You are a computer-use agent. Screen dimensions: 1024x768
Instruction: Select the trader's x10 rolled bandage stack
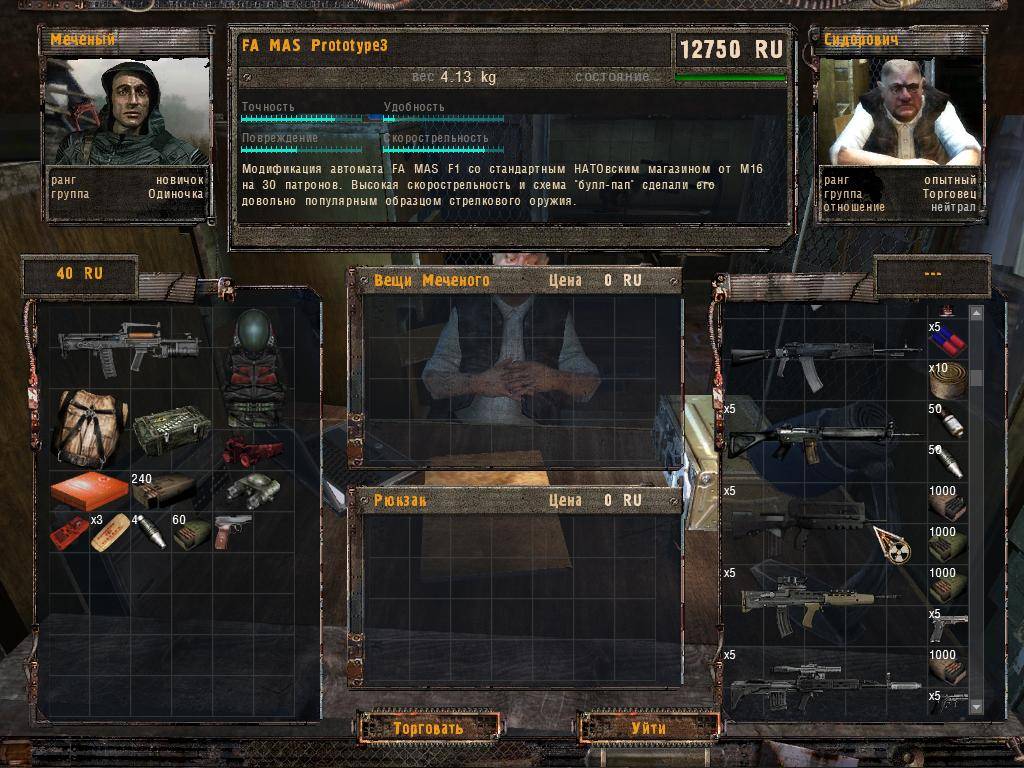pyautogui.click(x=952, y=383)
